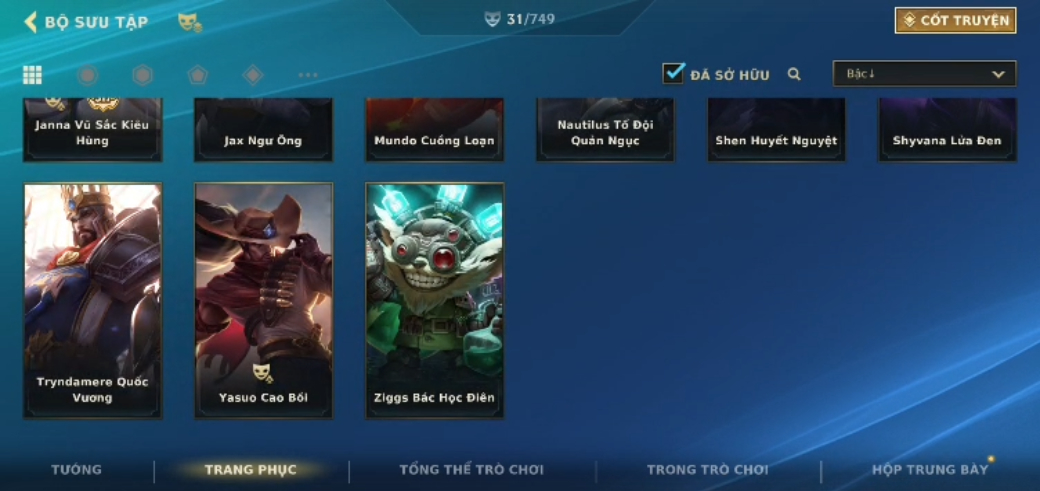The width and height of the screenshot is (1040, 491).
Task: Pick the Ziggs Bác Học Điên skin card
Action: (435, 299)
